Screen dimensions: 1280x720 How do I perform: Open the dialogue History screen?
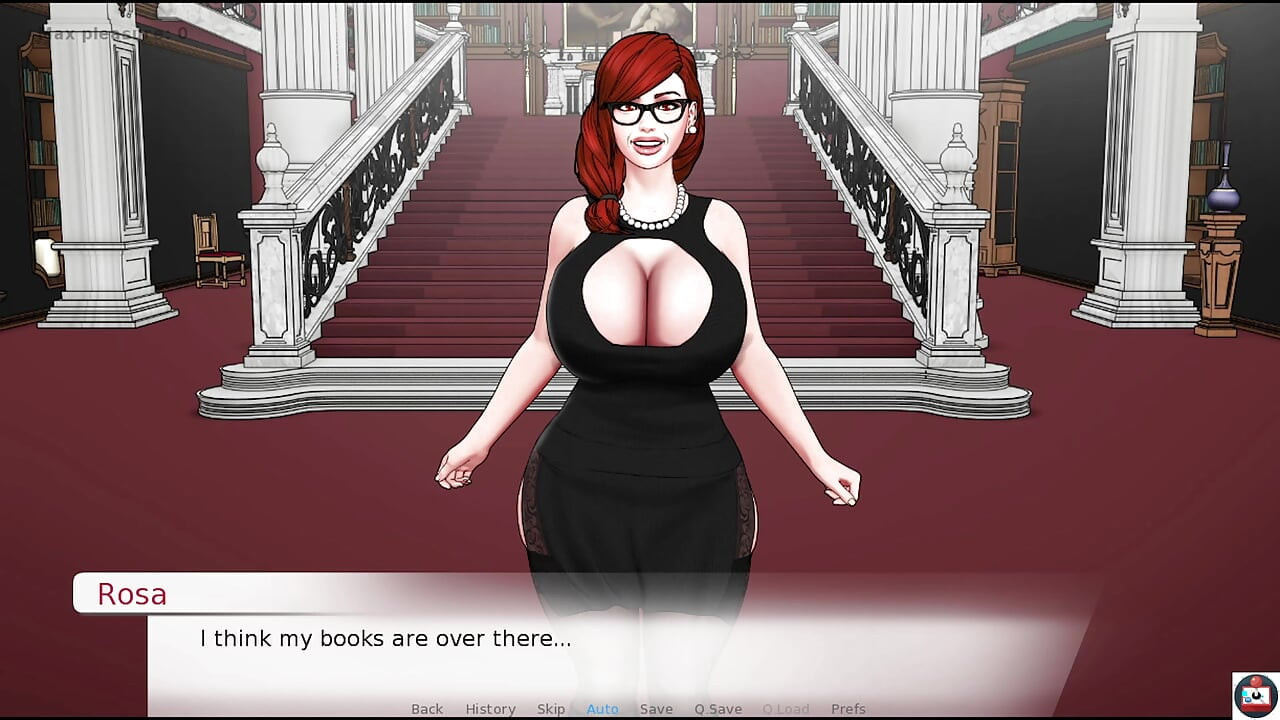point(490,708)
